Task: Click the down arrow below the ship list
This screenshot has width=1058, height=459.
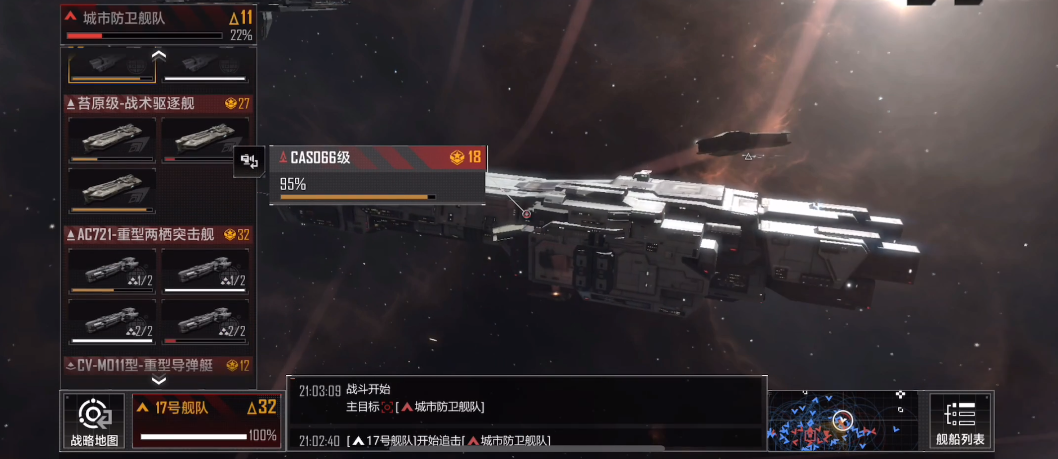Action: coord(158,380)
